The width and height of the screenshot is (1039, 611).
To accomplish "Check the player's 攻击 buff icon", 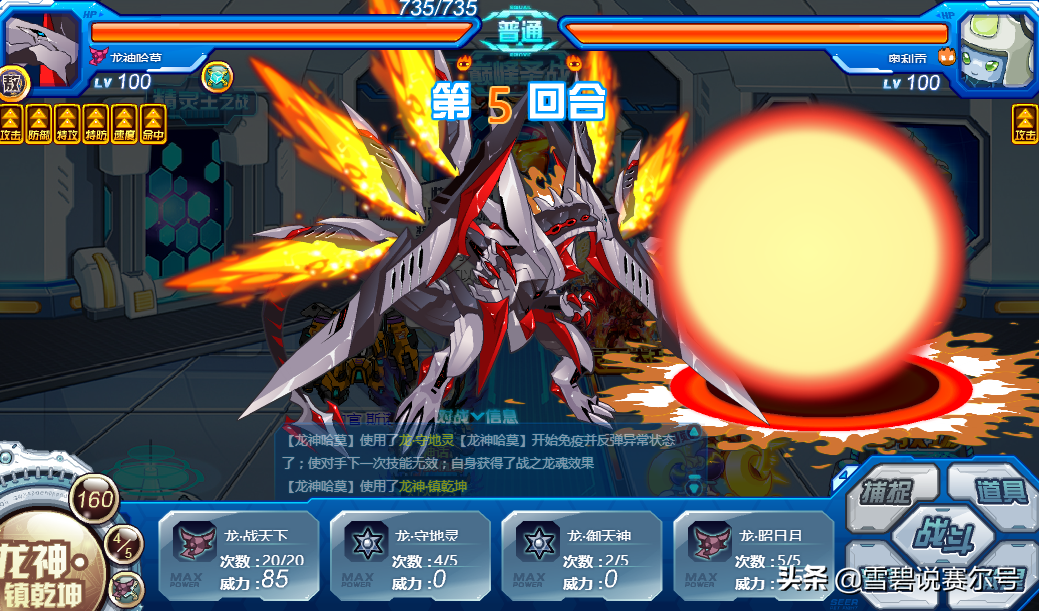I will [x=11, y=124].
